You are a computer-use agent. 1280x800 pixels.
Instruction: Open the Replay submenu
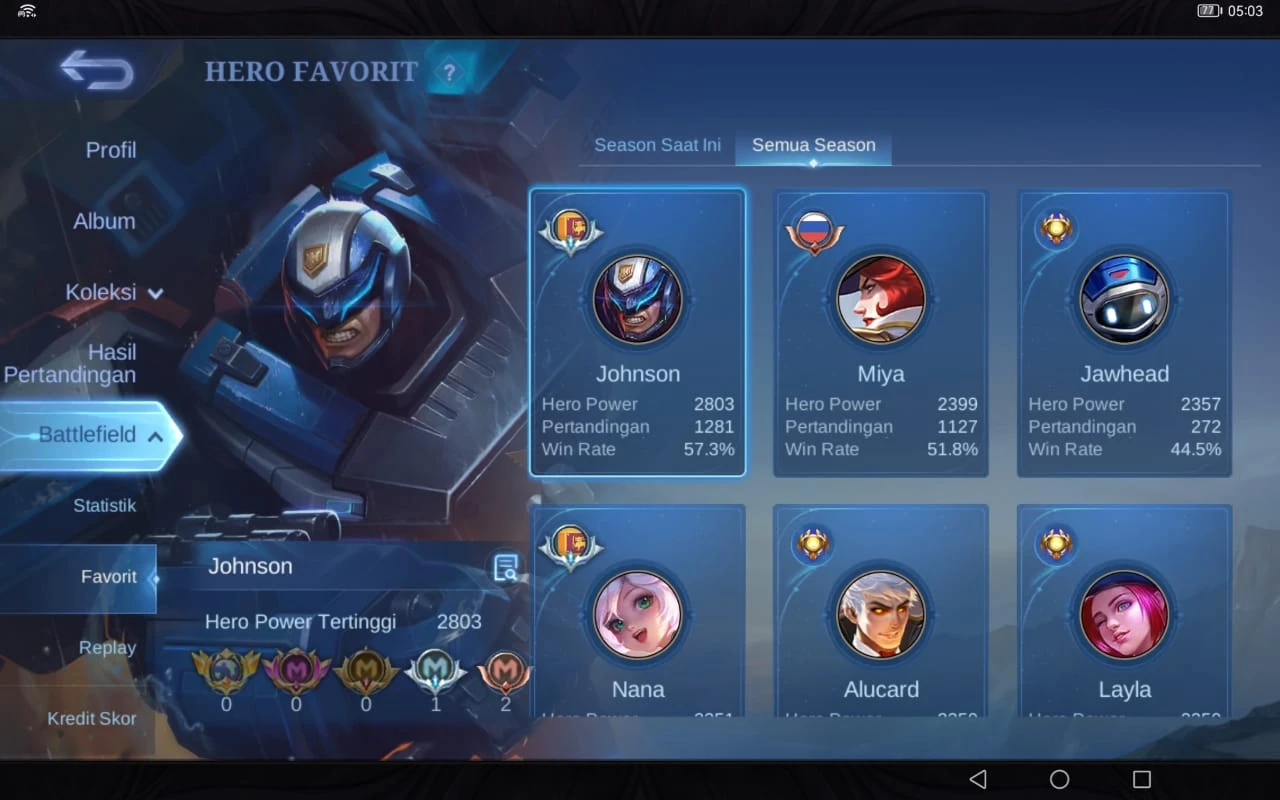coord(107,648)
